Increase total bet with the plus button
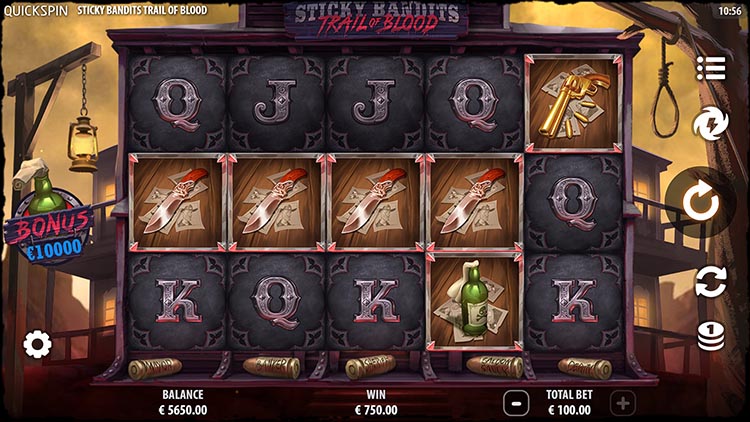 click(622, 403)
